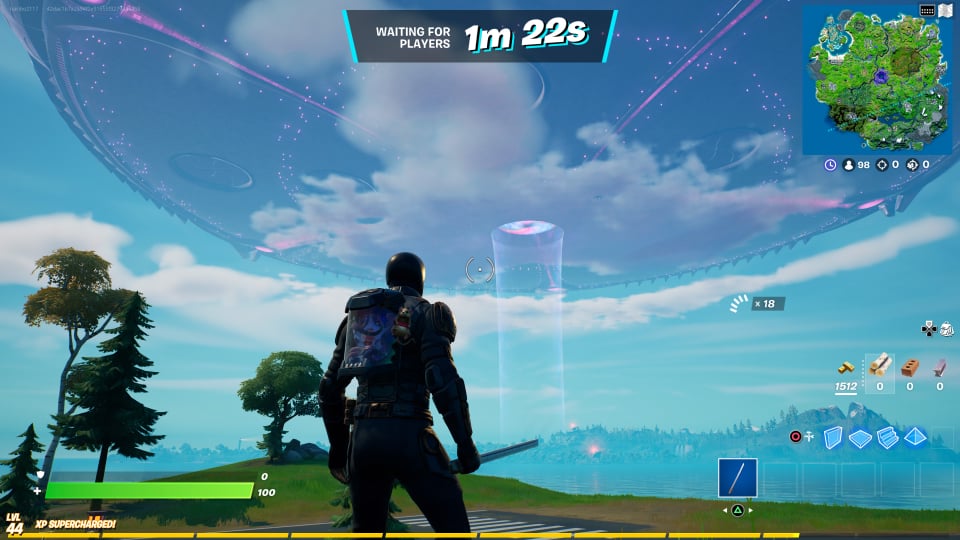Click the folded map icon above minimap
This screenshot has width=960, height=540.
(x=945, y=10)
